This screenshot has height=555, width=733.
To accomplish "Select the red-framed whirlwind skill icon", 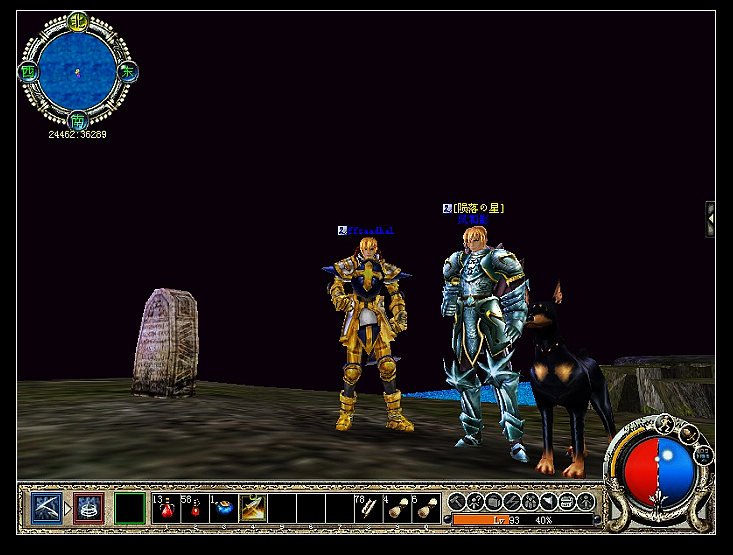I will [88, 508].
